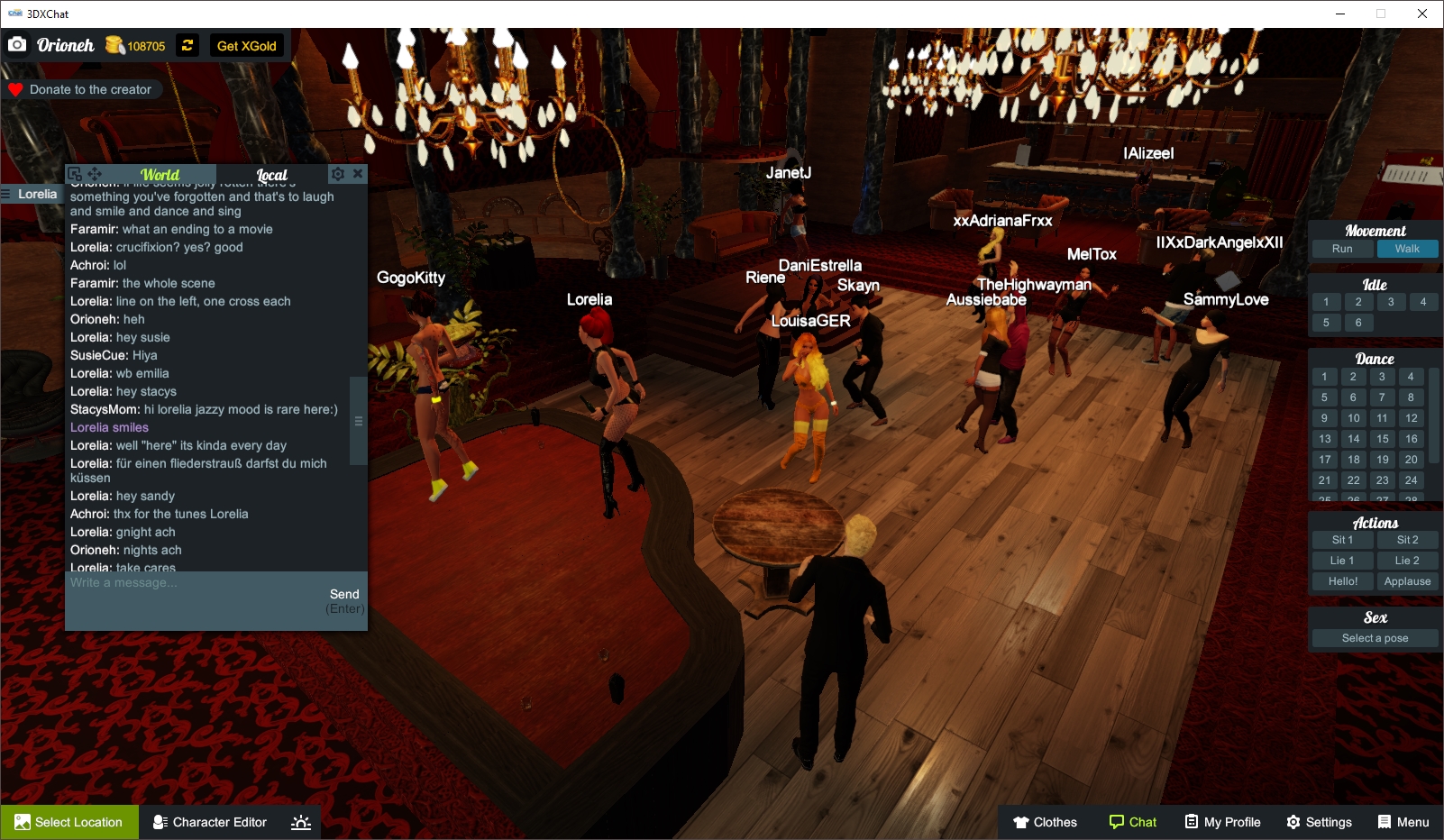This screenshot has height=840, width=1444.
Task: Select Idle animation 4
Action: [x=1423, y=302]
